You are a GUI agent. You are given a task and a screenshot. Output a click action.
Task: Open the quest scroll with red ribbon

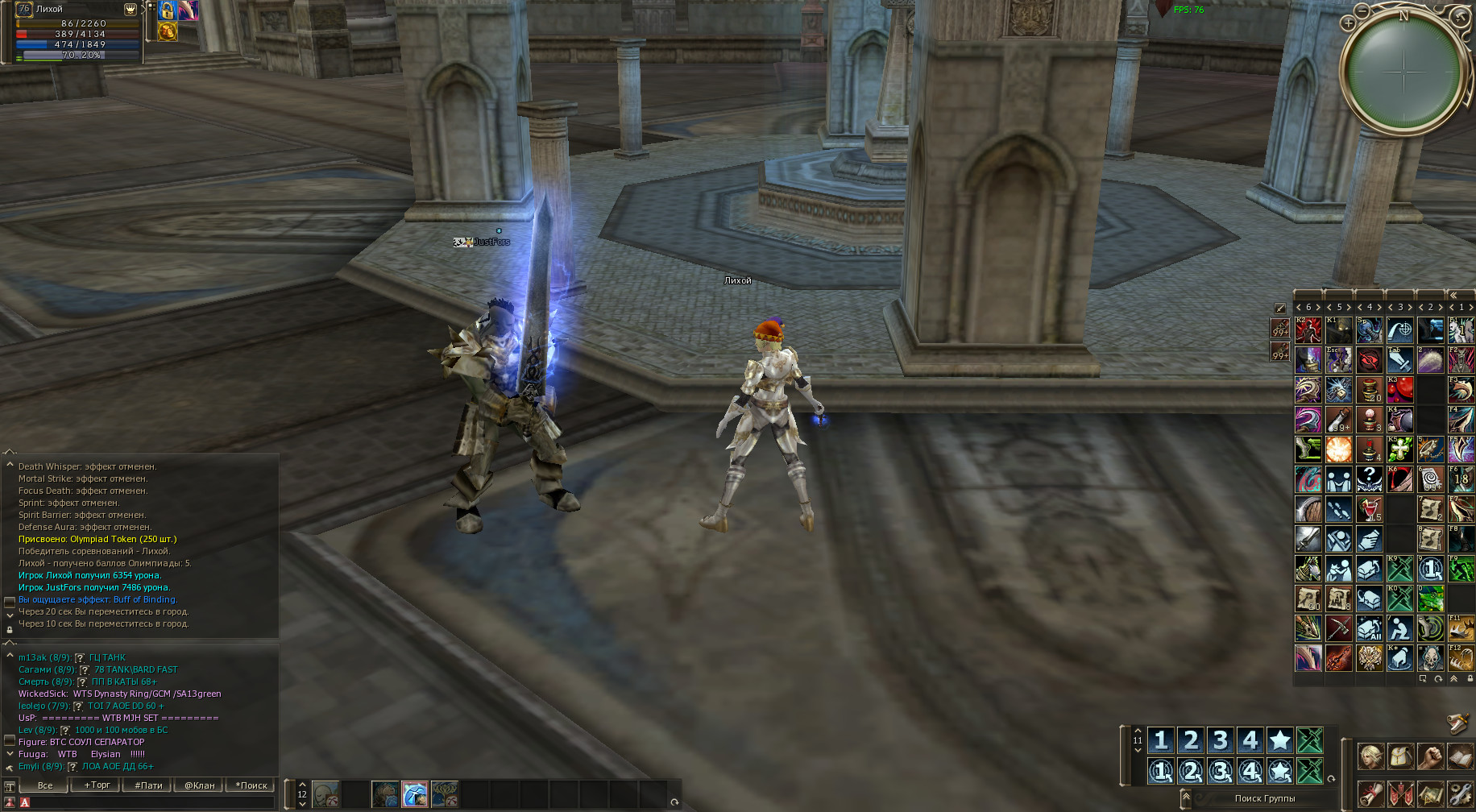click(x=1370, y=793)
